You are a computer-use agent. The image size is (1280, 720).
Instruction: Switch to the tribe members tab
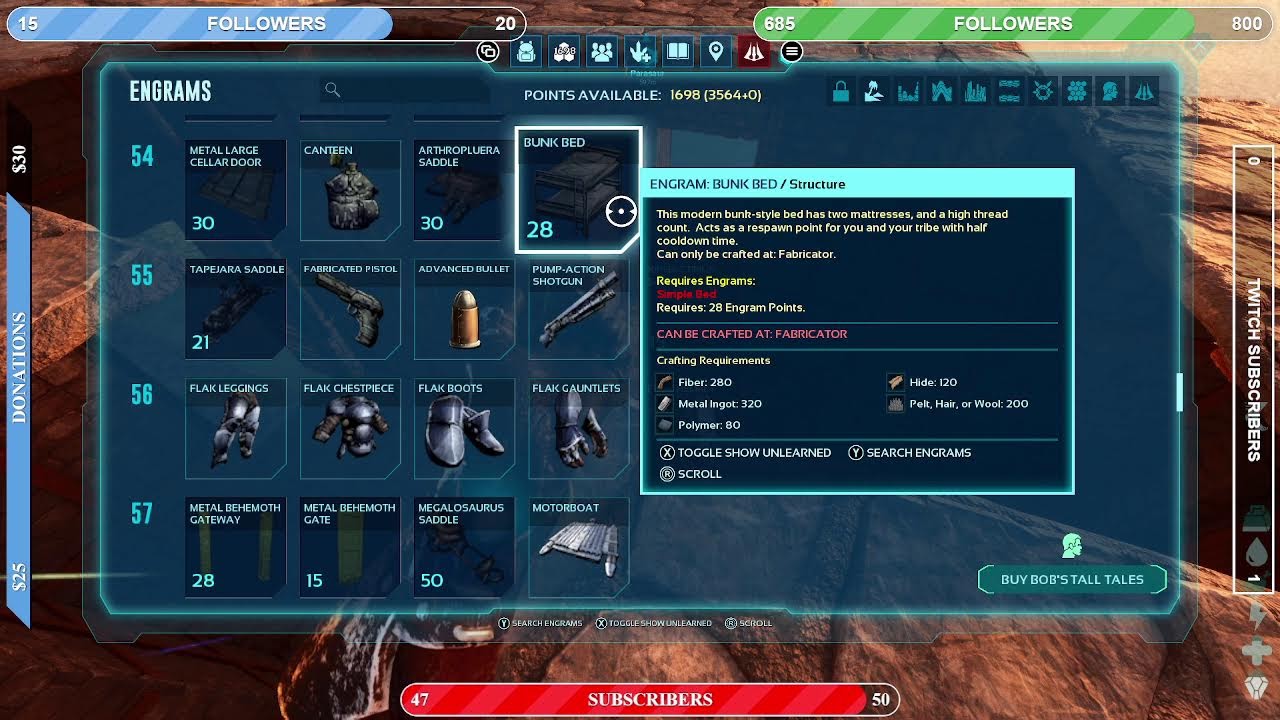pyautogui.click(x=602, y=52)
